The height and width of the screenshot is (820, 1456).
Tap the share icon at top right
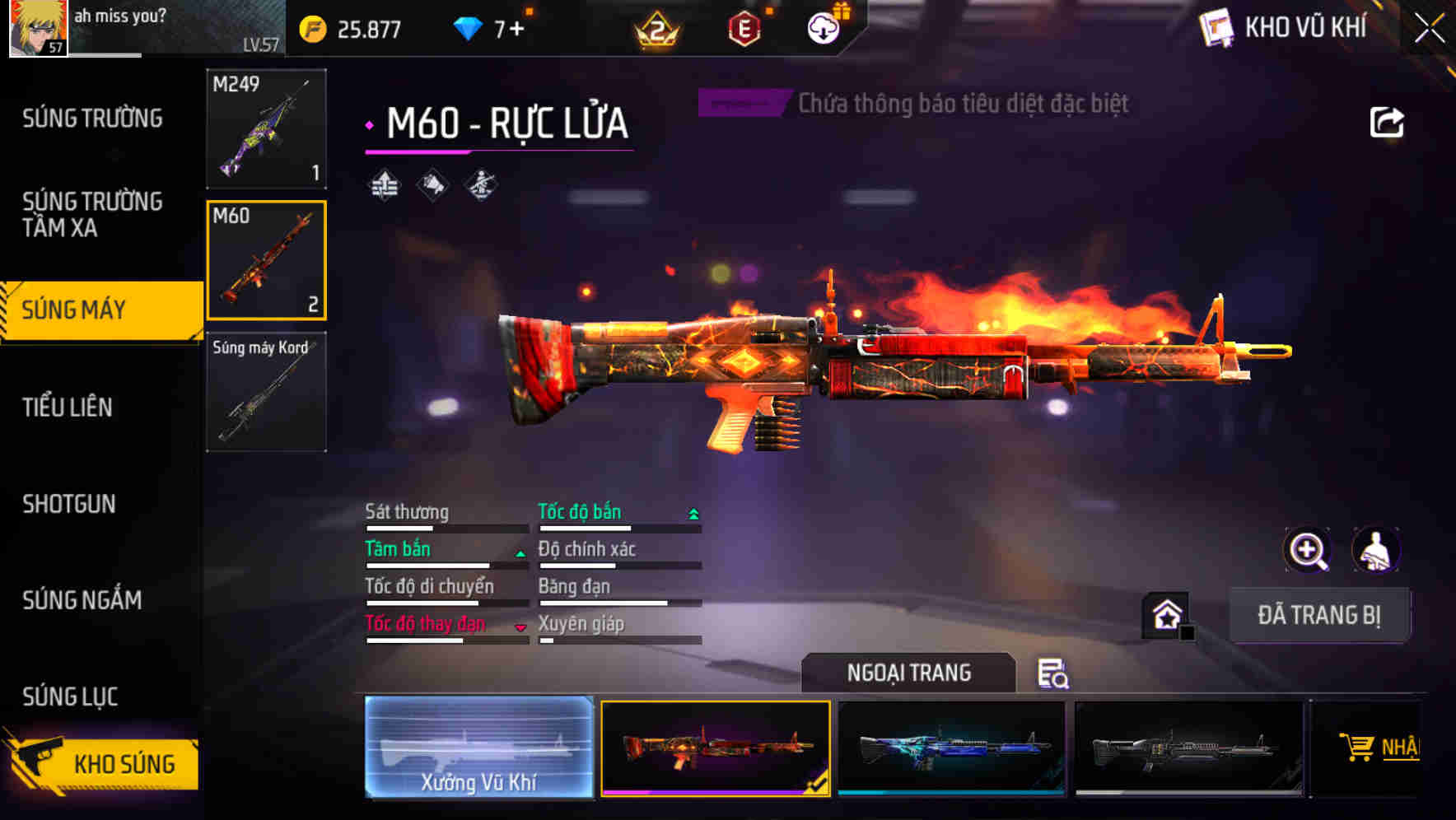(1388, 121)
